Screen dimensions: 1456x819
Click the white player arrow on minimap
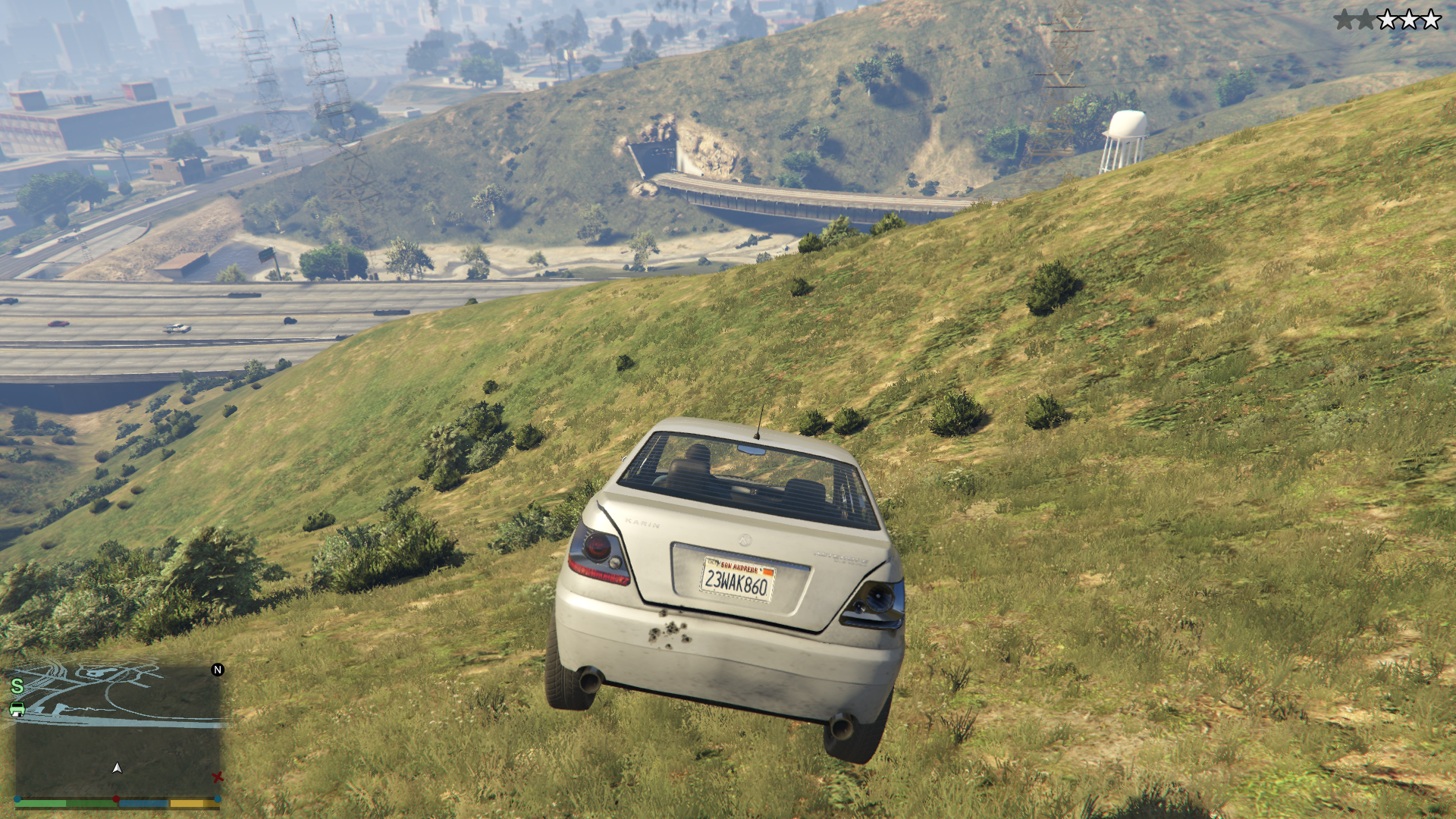point(117,768)
